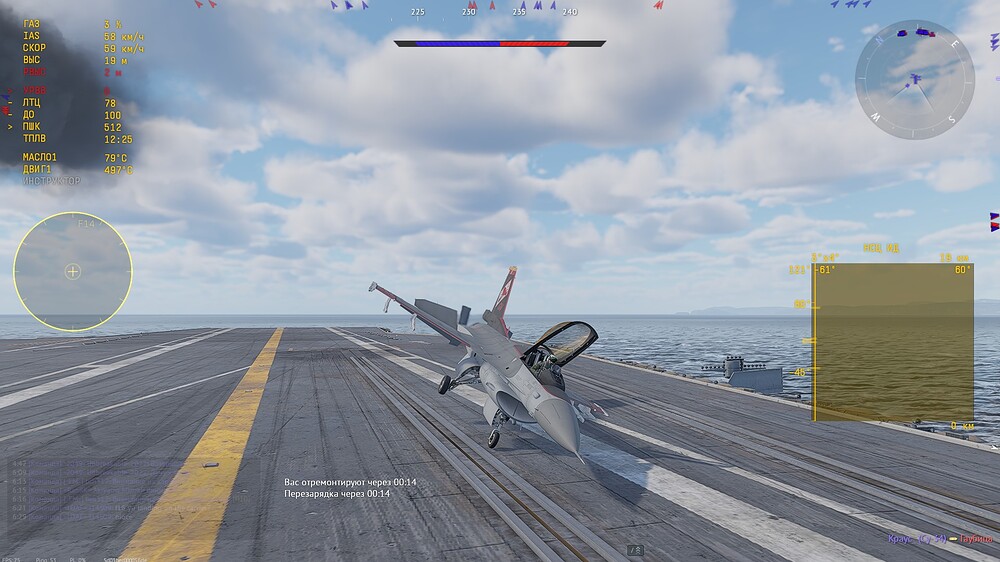This screenshot has width=1000, height=562.
Task: Click the radar warning receiver circle
Action: pyautogui.click(x=73, y=271)
